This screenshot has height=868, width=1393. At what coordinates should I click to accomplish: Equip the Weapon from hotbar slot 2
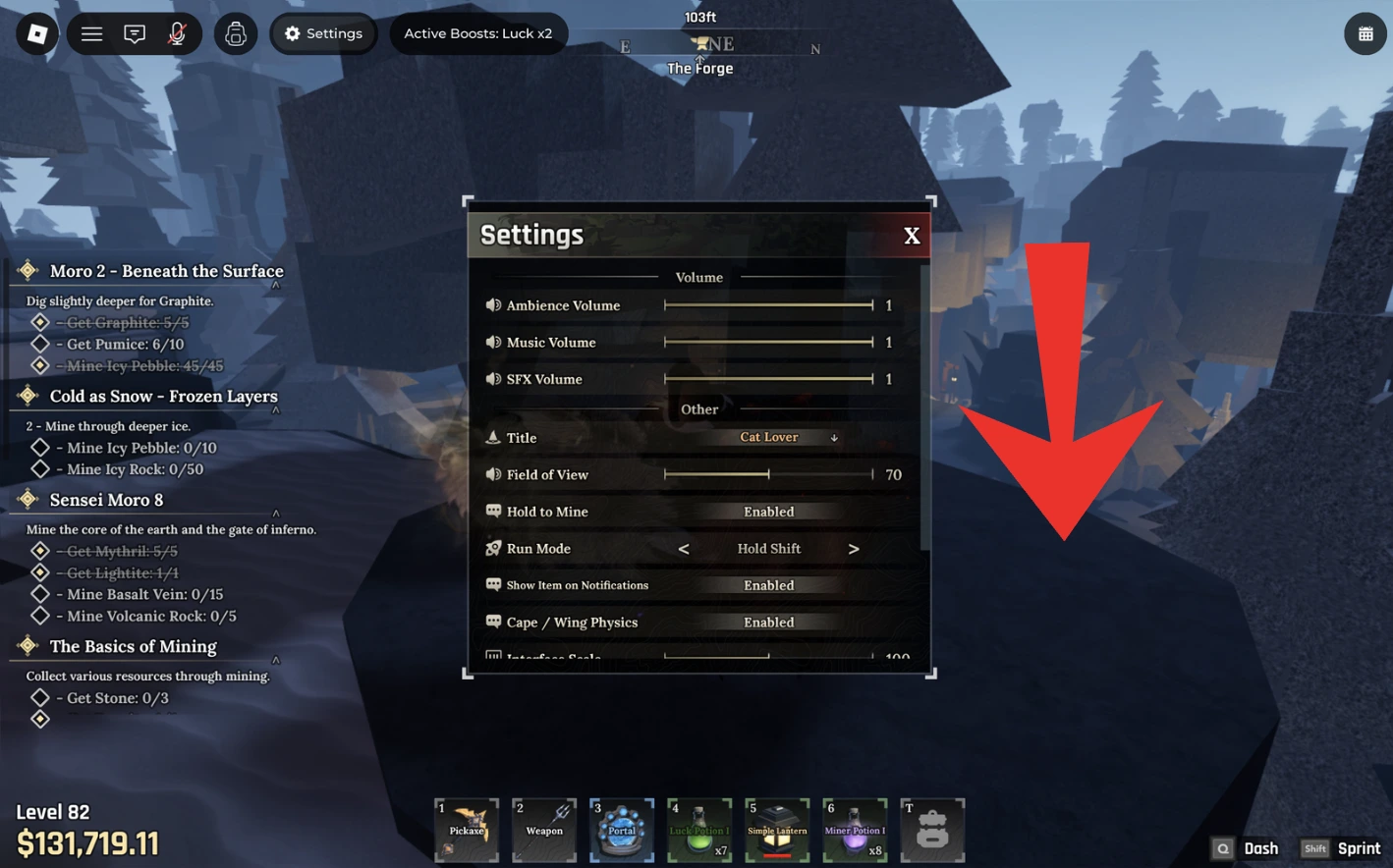tap(543, 830)
